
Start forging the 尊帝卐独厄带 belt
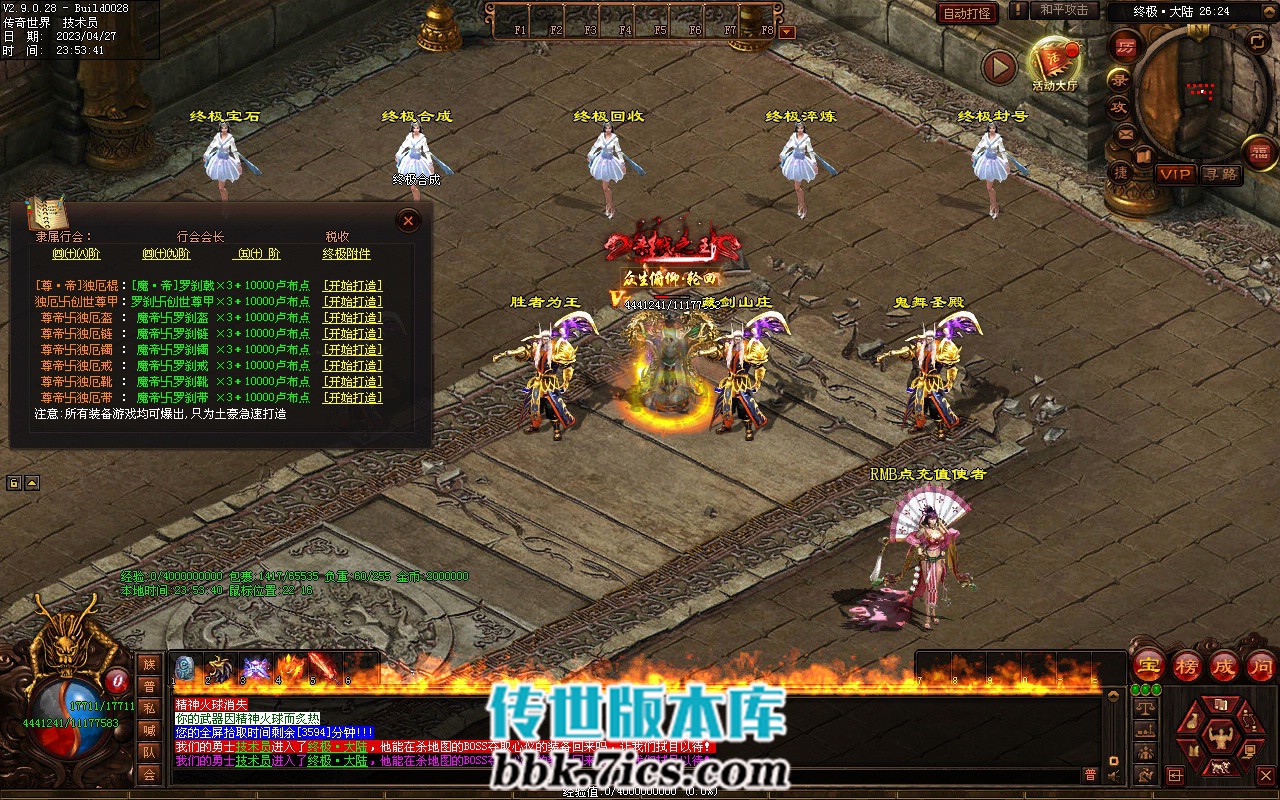[352, 398]
